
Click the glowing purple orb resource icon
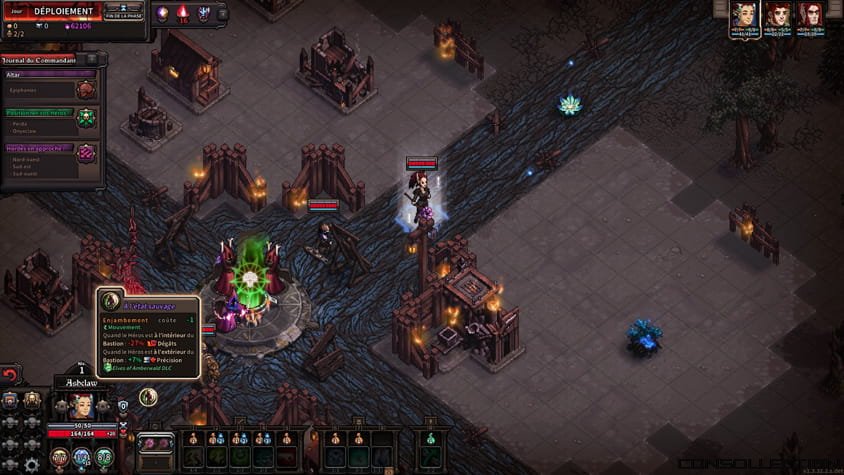(x=161, y=13)
